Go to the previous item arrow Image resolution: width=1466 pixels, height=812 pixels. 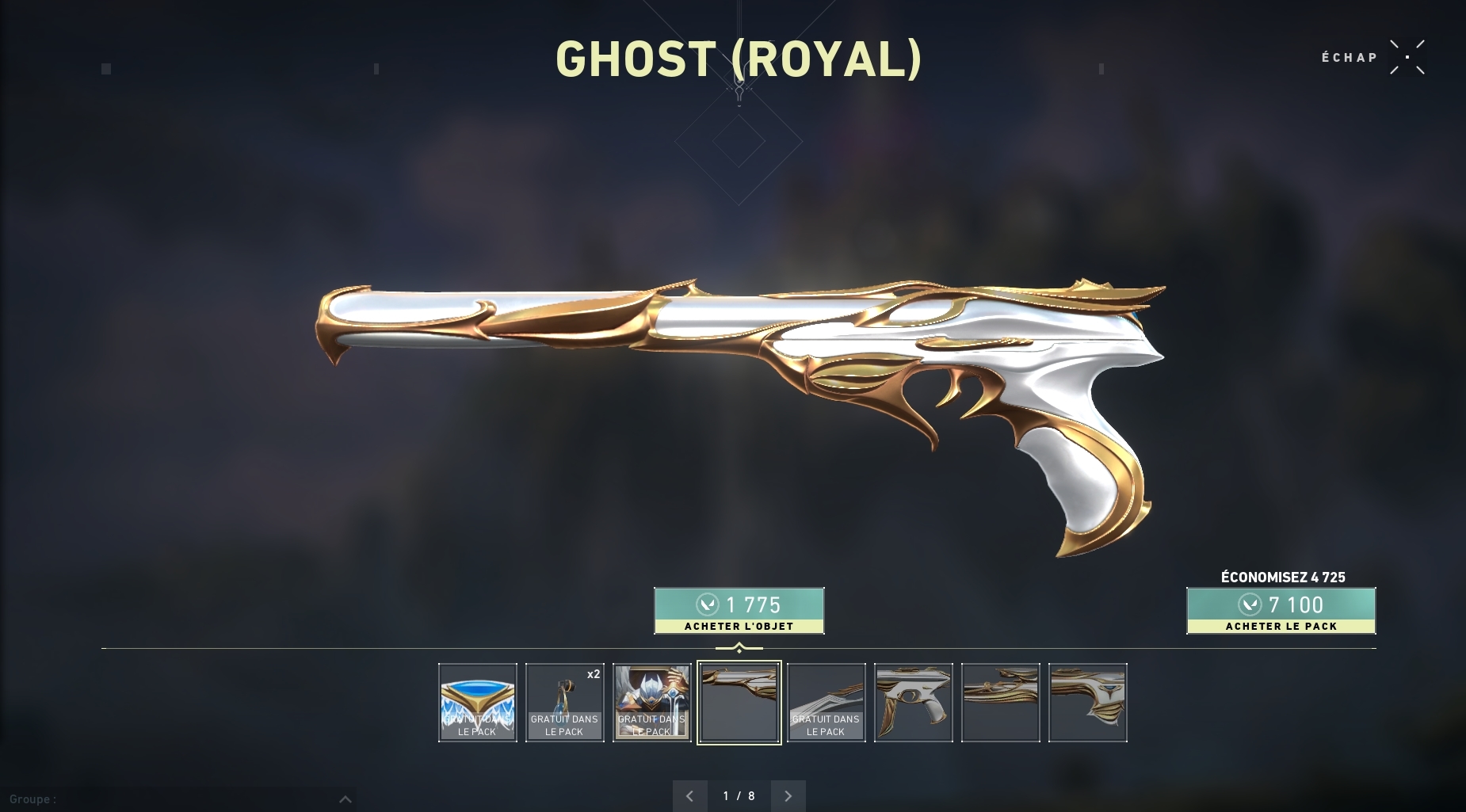[x=689, y=796]
